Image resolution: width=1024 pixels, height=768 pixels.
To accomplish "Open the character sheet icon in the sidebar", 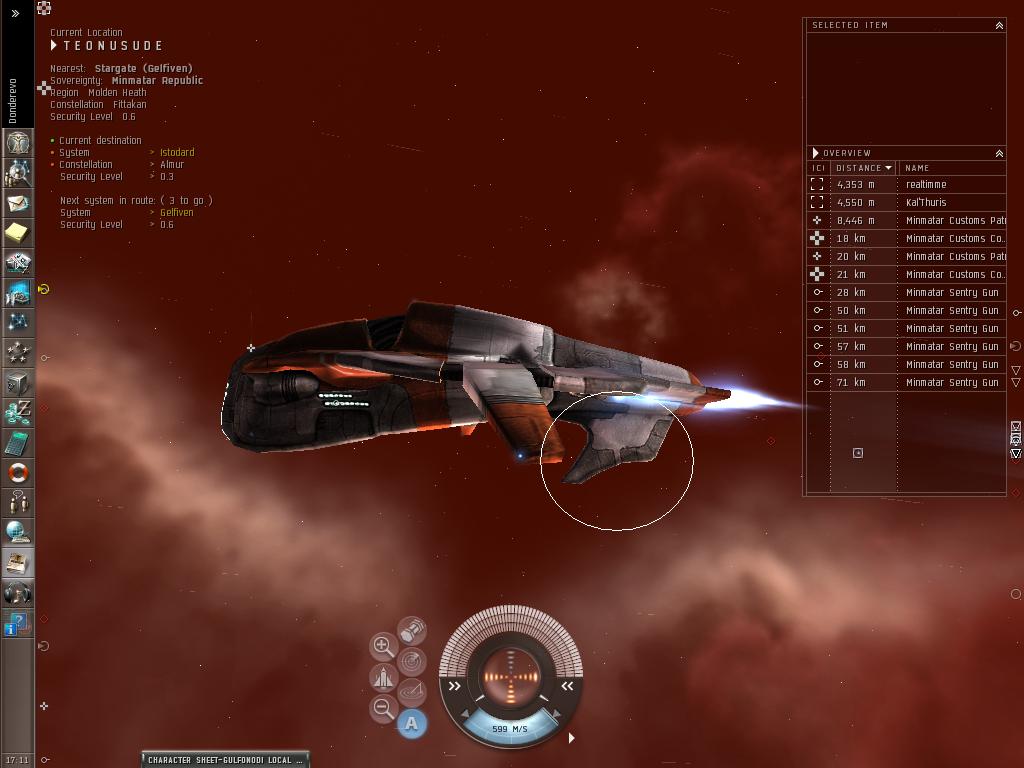I will point(17,143).
